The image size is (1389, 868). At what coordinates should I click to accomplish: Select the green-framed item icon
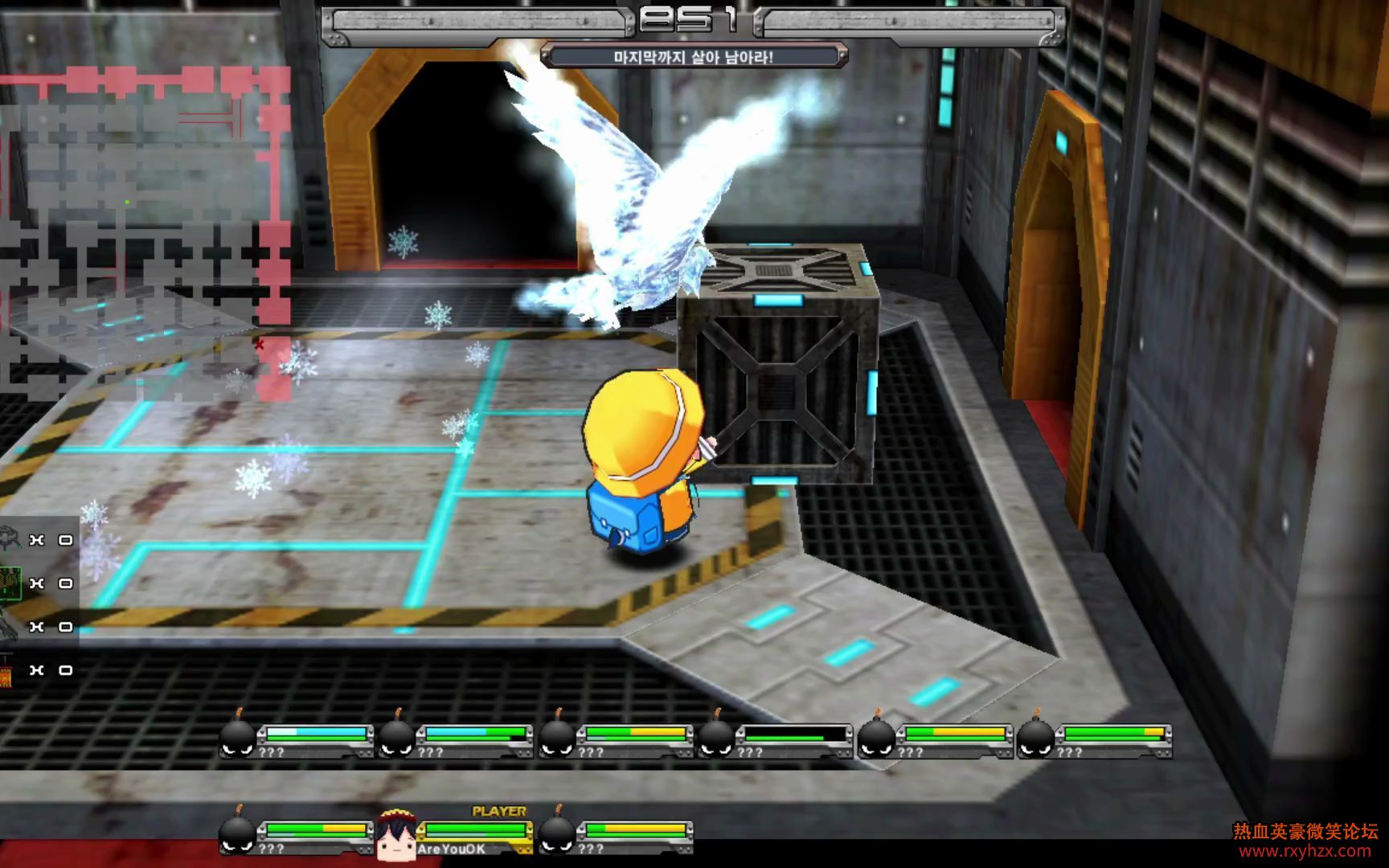(10, 583)
